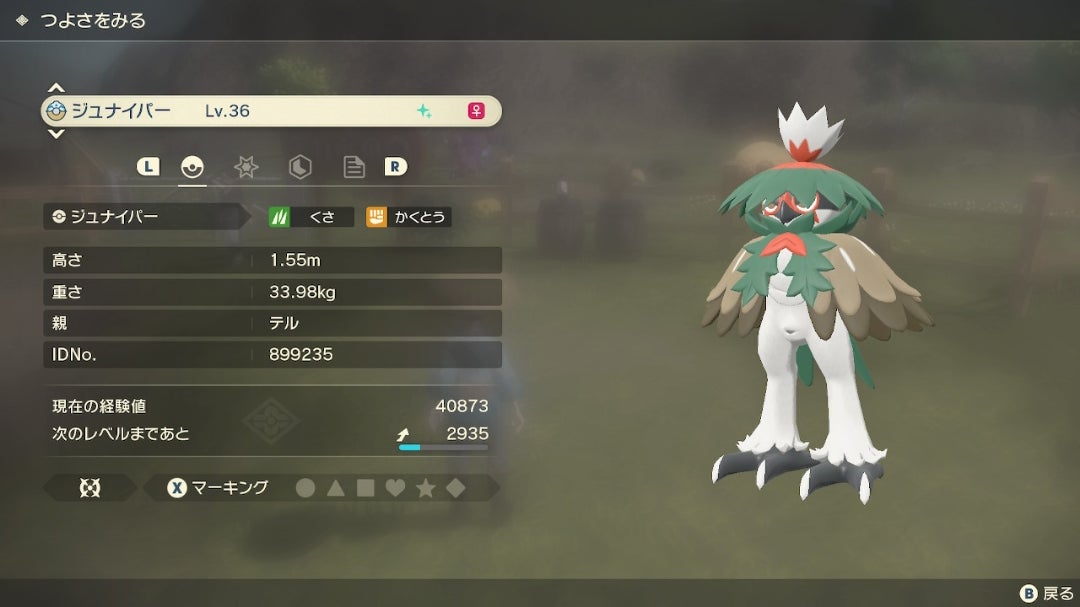Toggle the diamond marking

pyautogui.click(x=455, y=488)
